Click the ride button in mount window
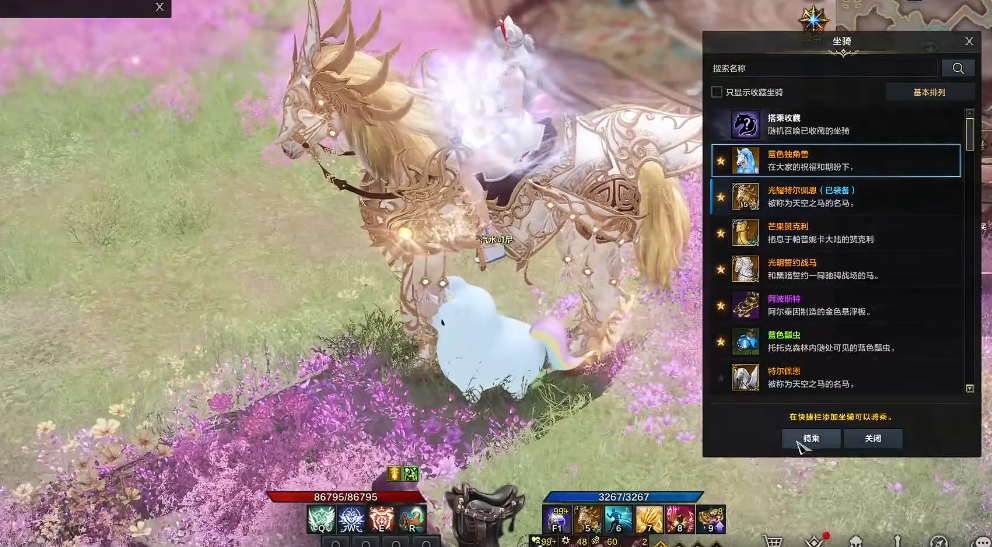Screen dimensions: 992x547 [x=811, y=438]
